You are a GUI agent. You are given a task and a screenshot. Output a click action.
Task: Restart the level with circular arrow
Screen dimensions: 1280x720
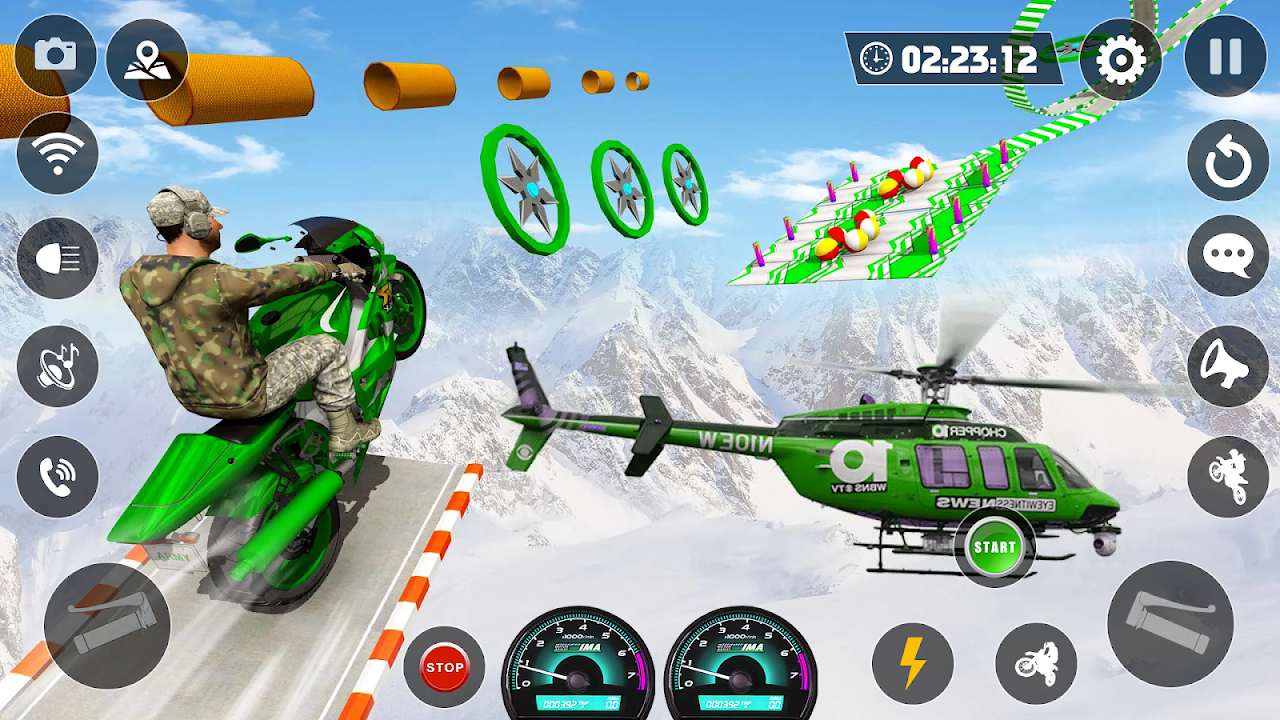[x=1228, y=161]
